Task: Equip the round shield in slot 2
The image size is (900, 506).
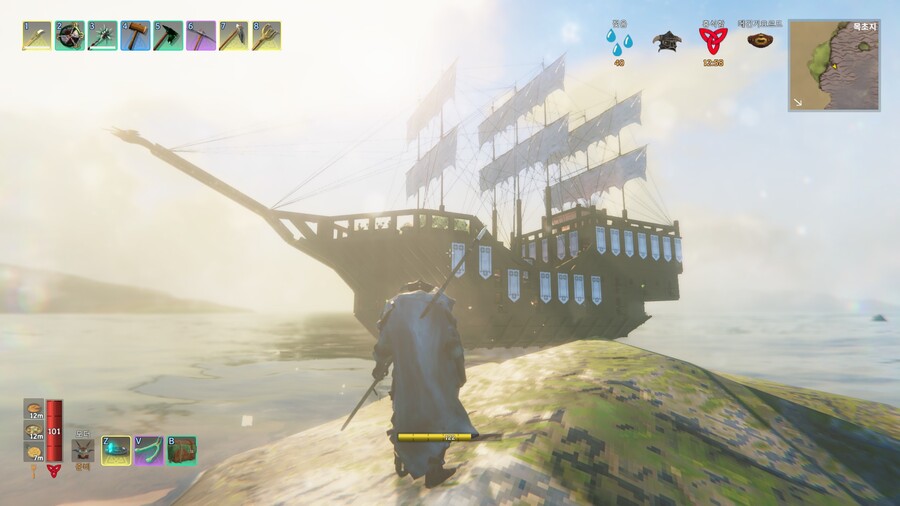Action: pos(70,36)
